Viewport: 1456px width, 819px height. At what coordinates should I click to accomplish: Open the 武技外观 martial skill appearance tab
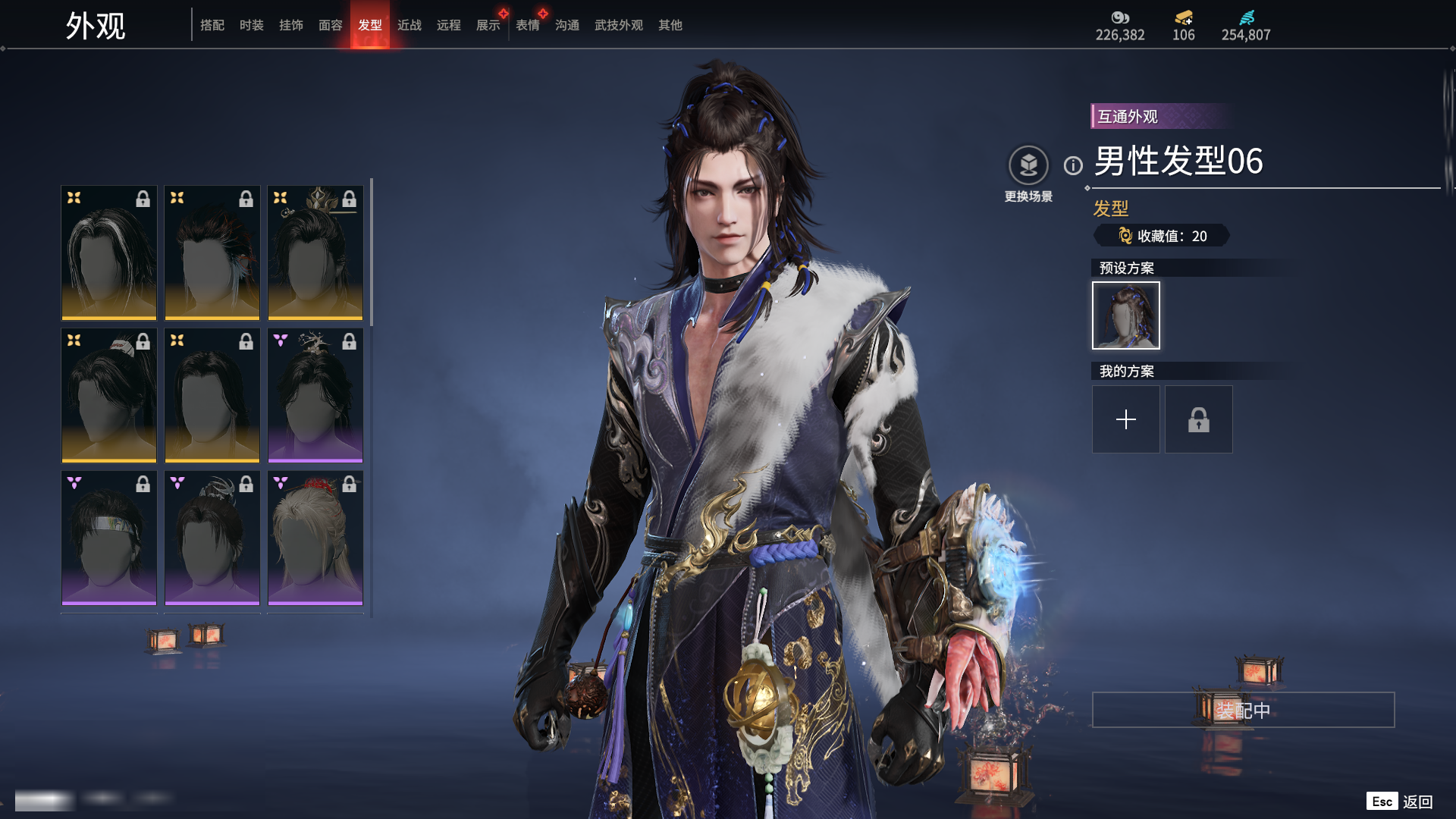618,25
